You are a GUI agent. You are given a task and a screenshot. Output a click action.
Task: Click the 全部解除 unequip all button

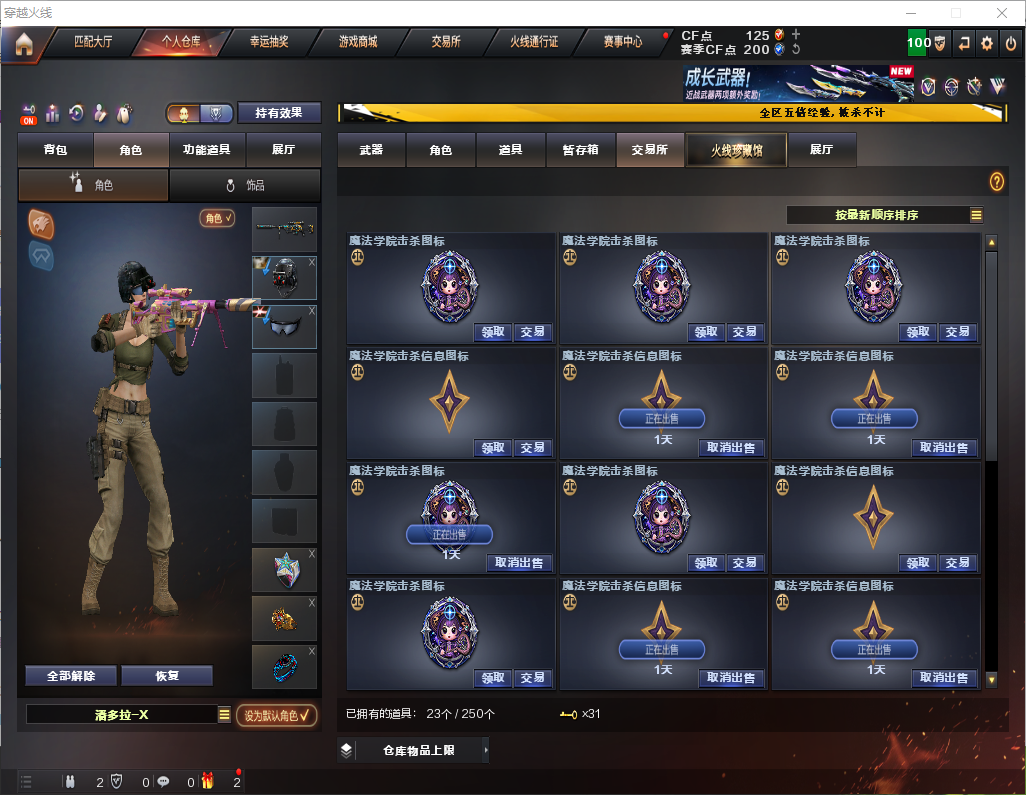[71, 676]
